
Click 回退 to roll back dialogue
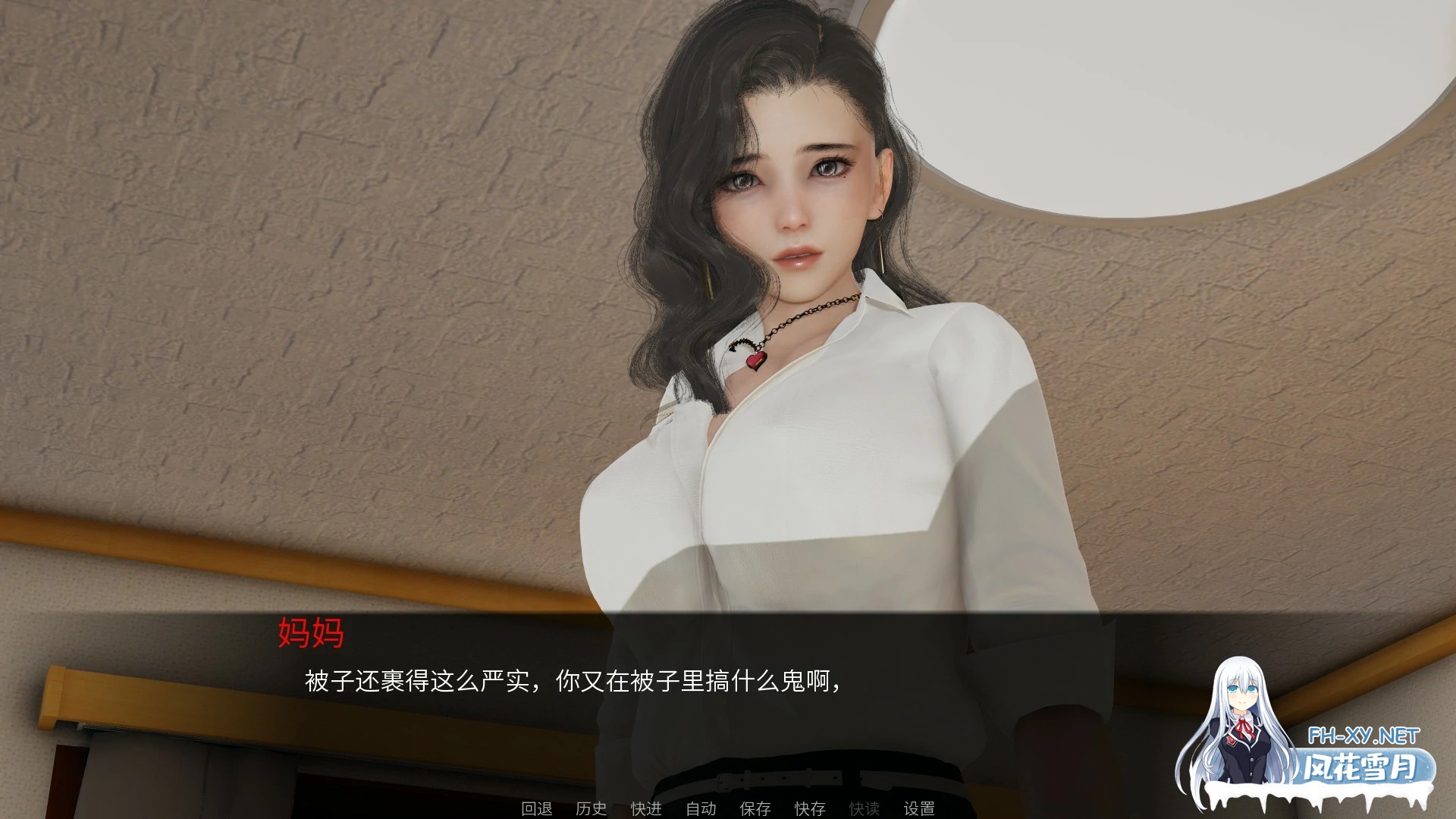pos(538,809)
